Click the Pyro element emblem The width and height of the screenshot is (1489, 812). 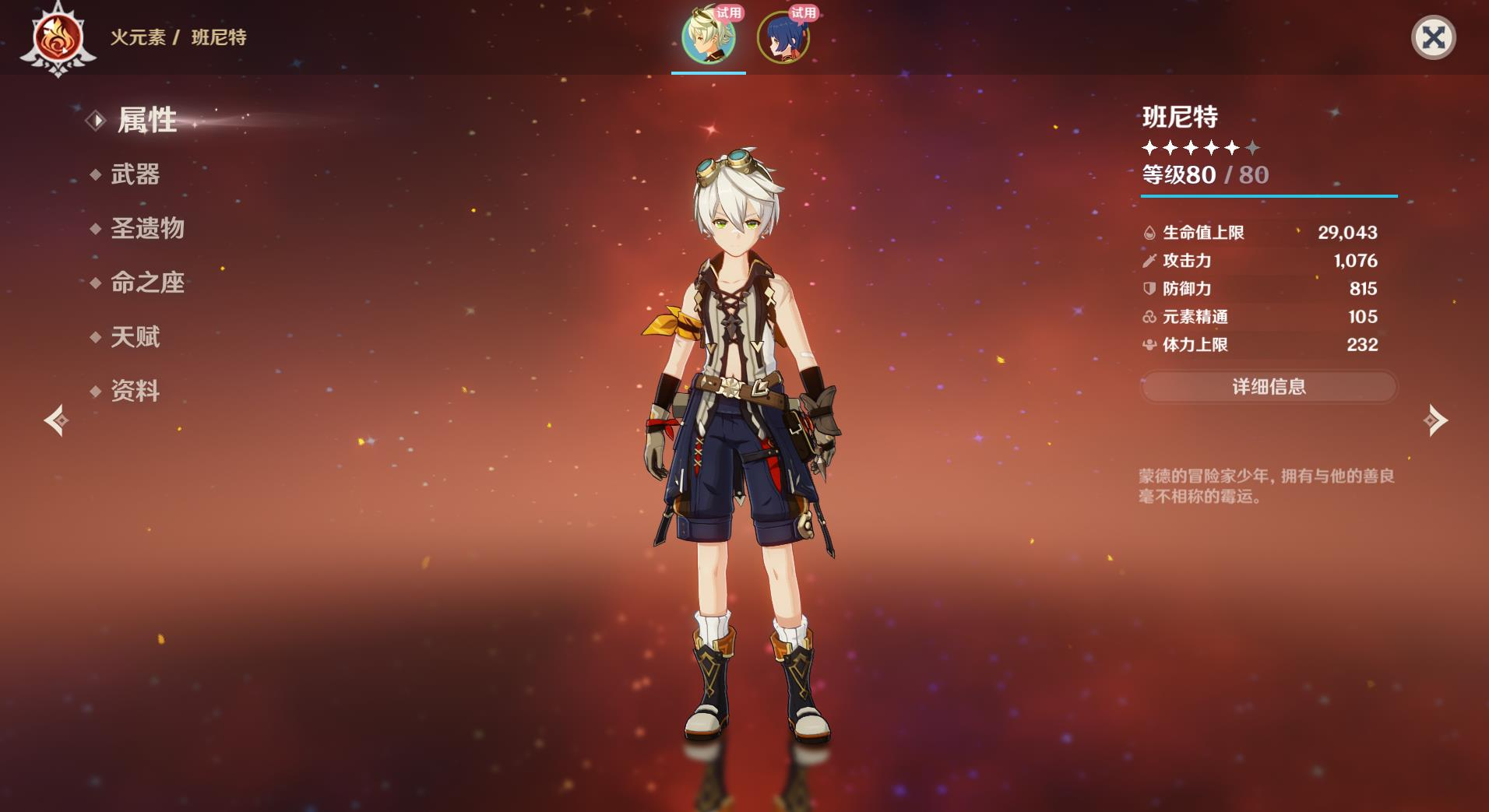[x=58, y=39]
